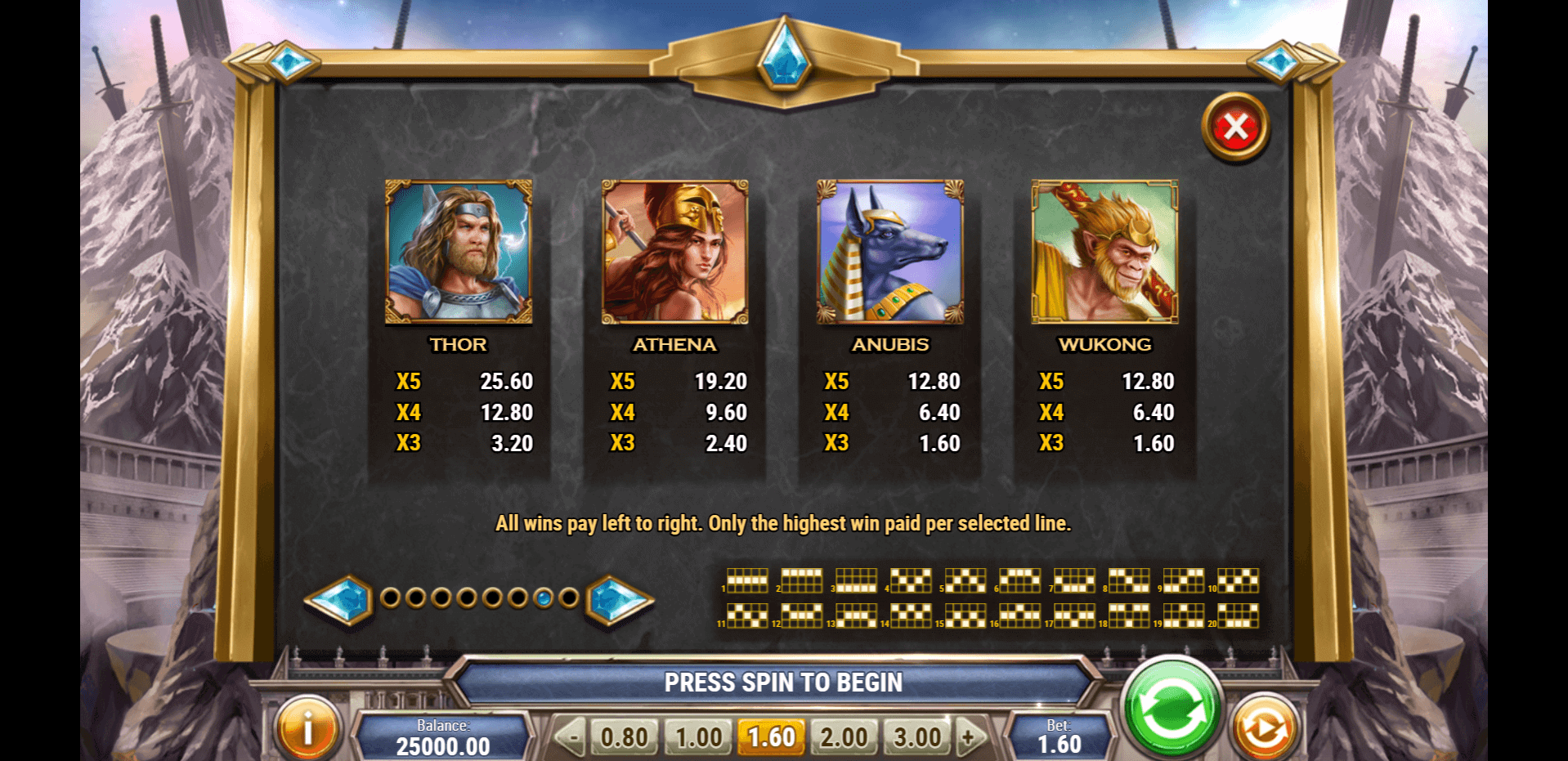The width and height of the screenshot is (1568, 761).
Task: Go to the next paytable page
Action: (618, 599)
